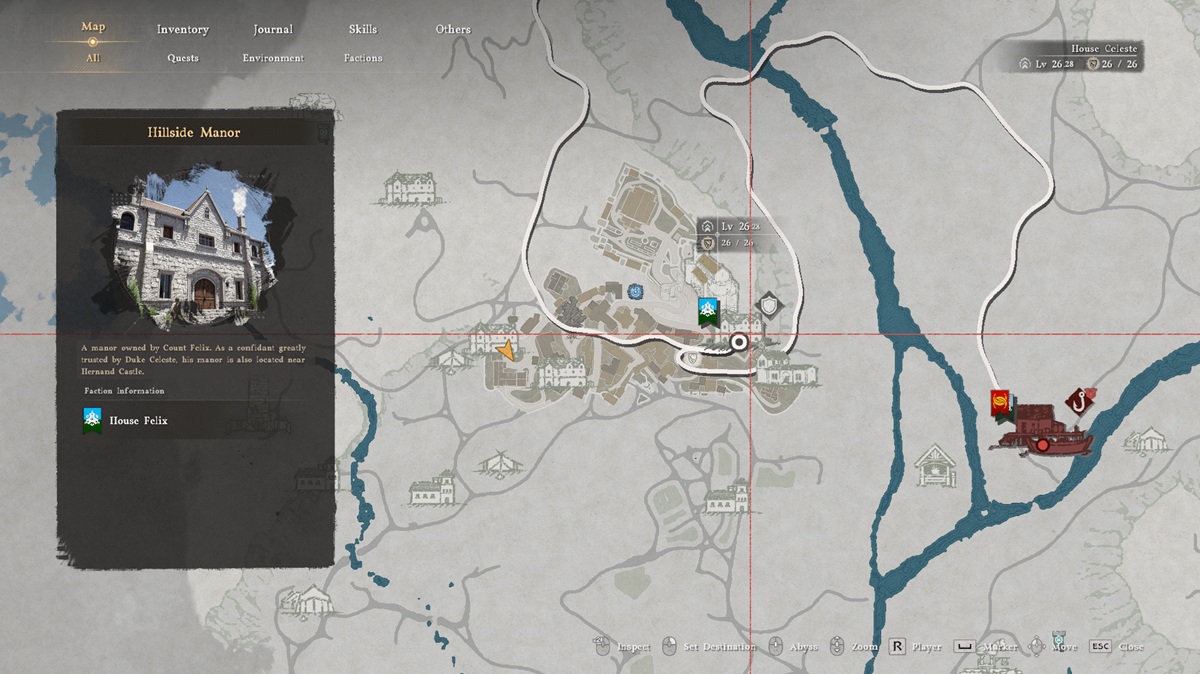This screenshot has height=674, width=1200.
Task: Switch to the Inventory tab
Action: point(182,30)
